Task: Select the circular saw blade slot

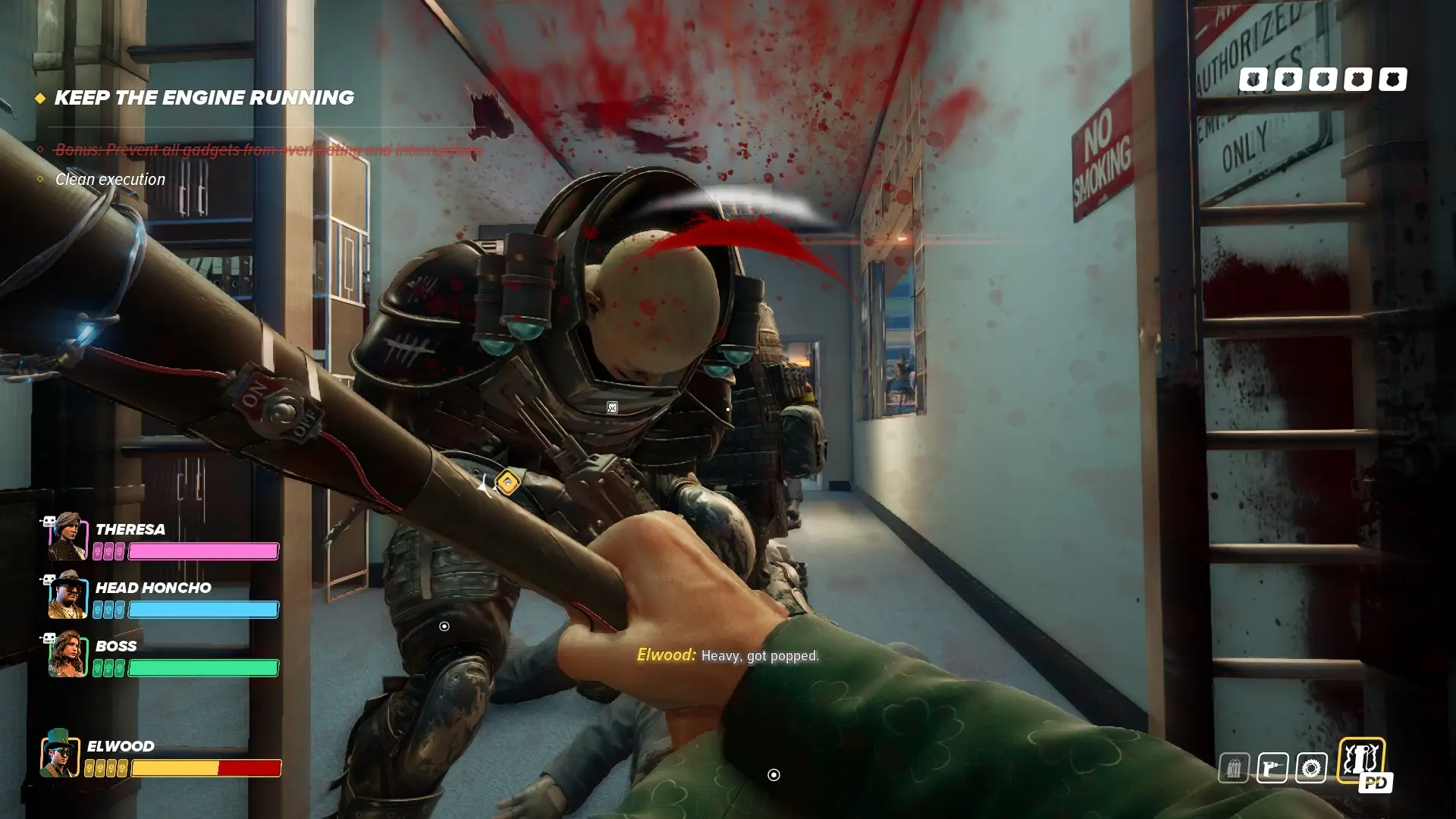Action: point(1311,768)
